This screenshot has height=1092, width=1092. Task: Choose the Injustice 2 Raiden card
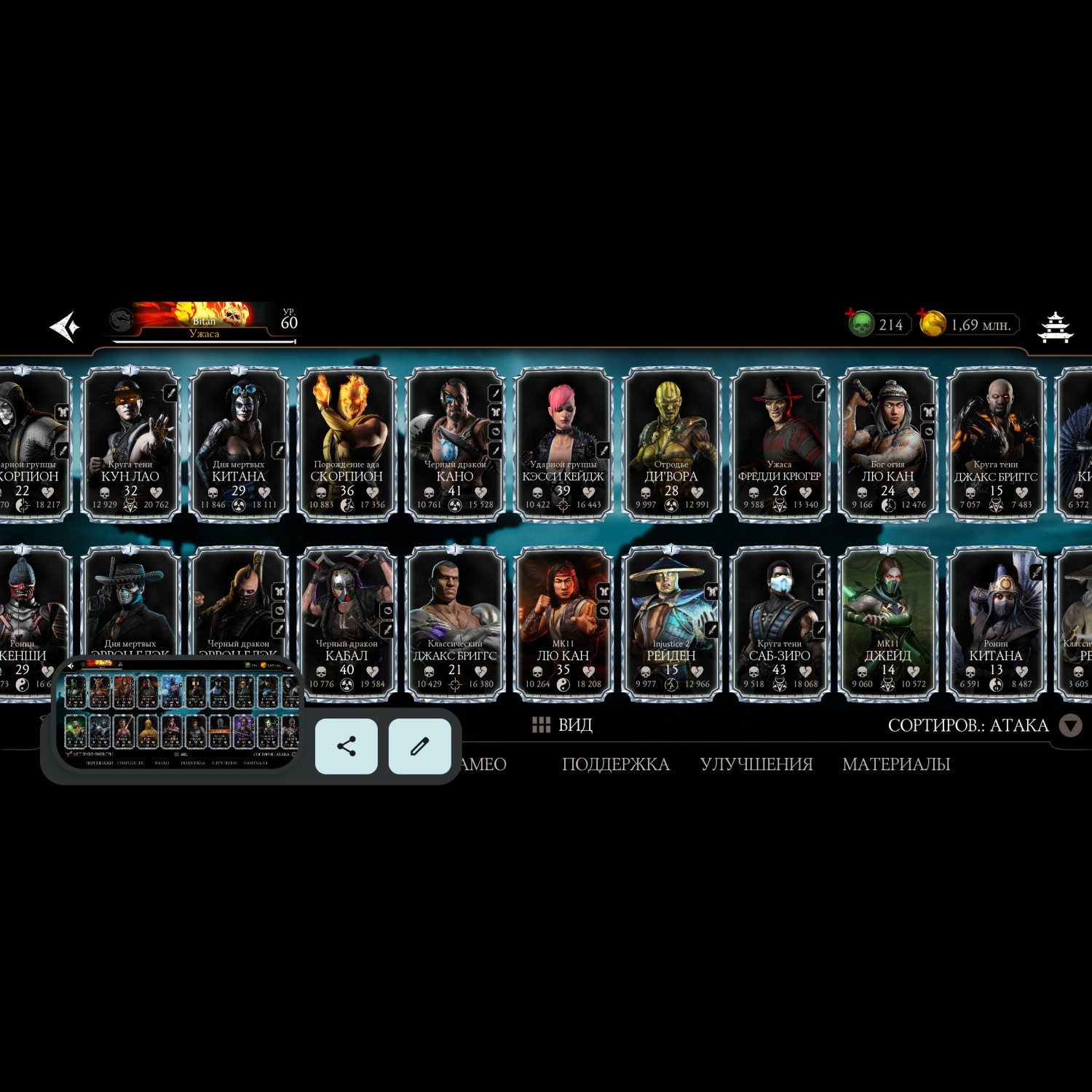coord(671,624)
